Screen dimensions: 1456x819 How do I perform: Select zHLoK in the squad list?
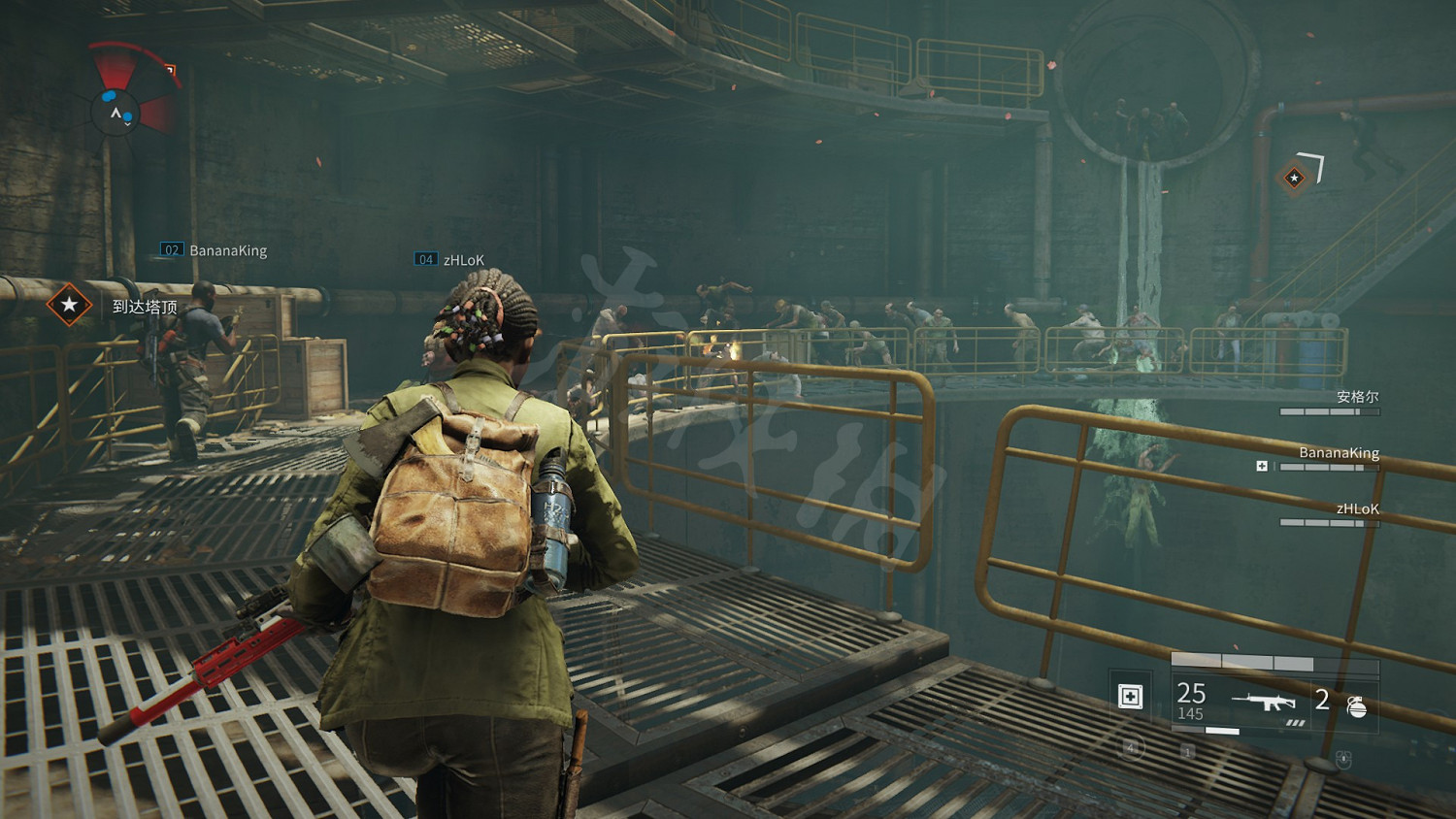1356,509
